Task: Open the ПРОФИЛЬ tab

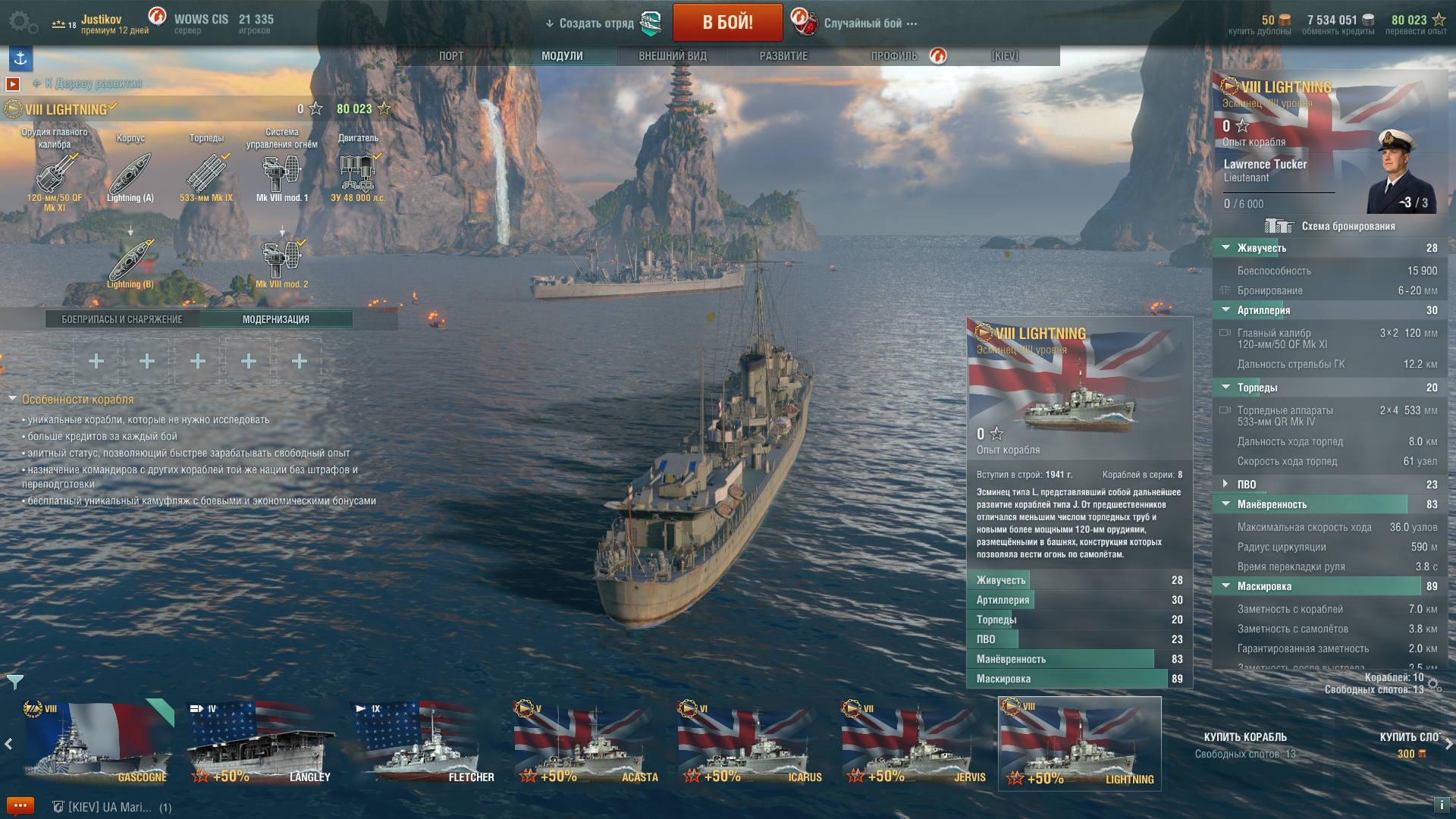Action: point(894,56)
